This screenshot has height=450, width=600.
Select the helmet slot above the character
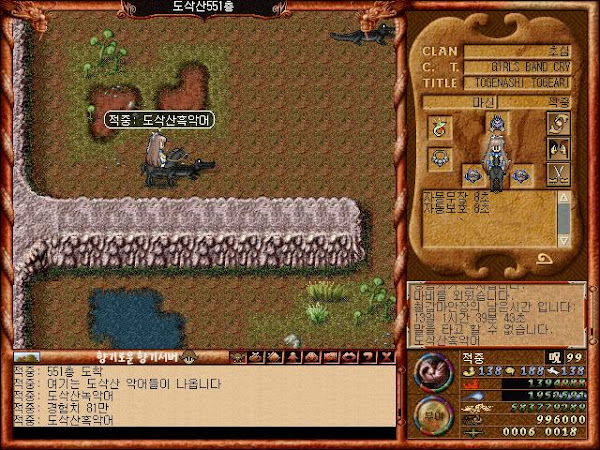pyautogui.click(x=497, y=121)
